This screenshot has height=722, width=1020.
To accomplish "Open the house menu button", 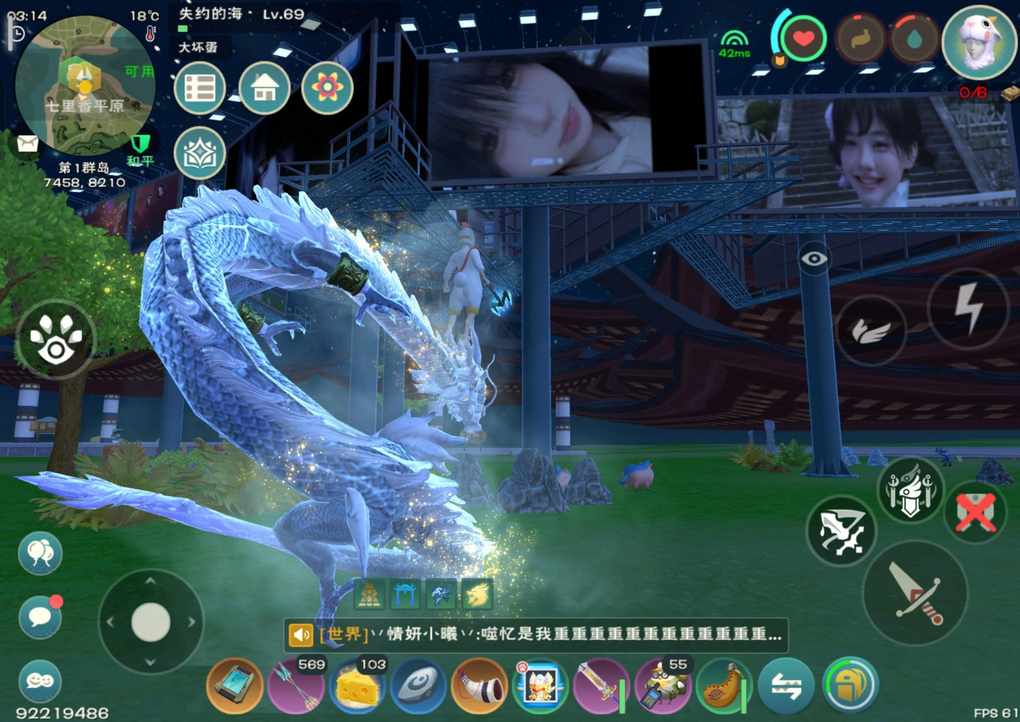I will coord(264,89).
